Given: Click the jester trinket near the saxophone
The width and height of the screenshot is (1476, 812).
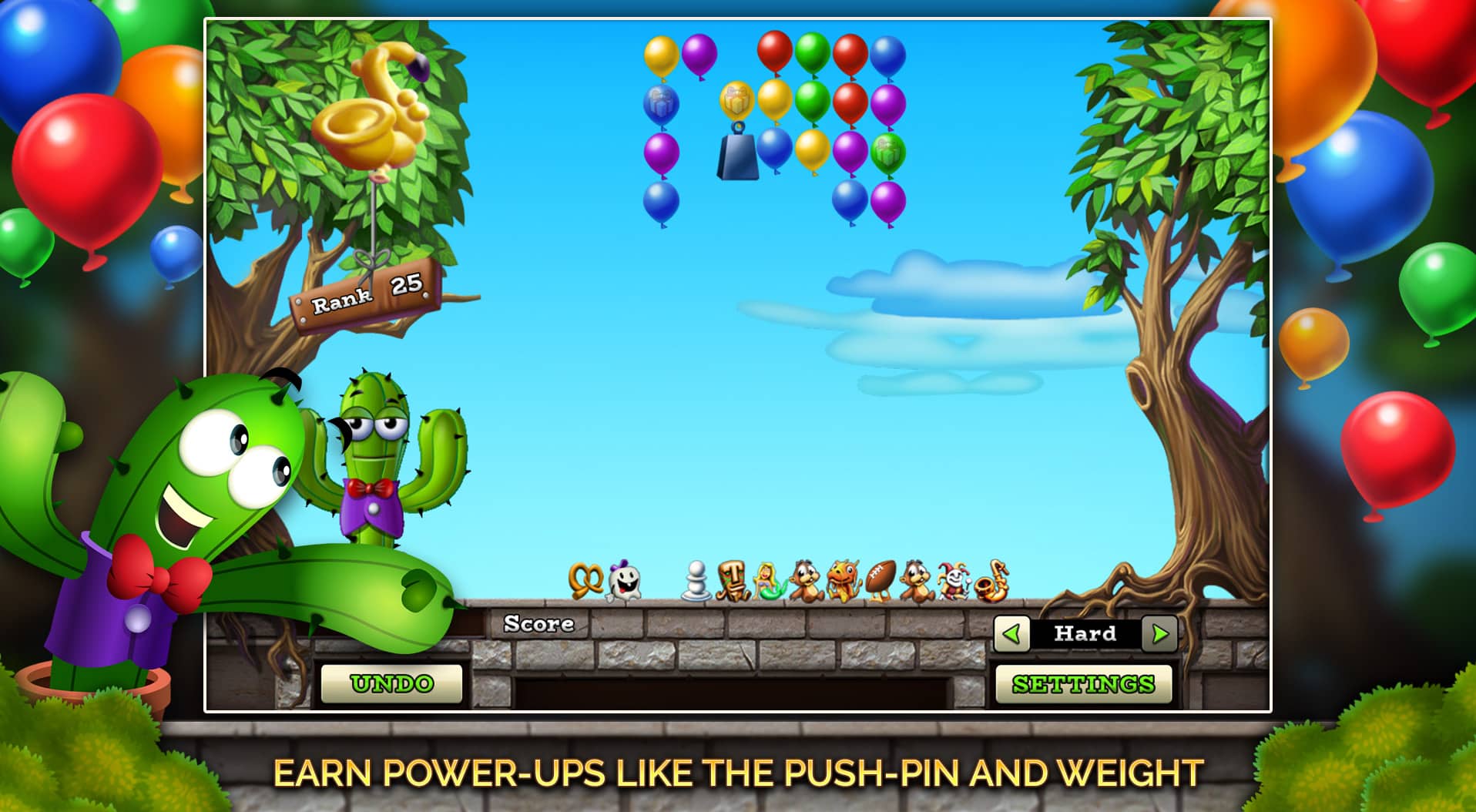Looking at the screenshot, I should pos(951,579).
